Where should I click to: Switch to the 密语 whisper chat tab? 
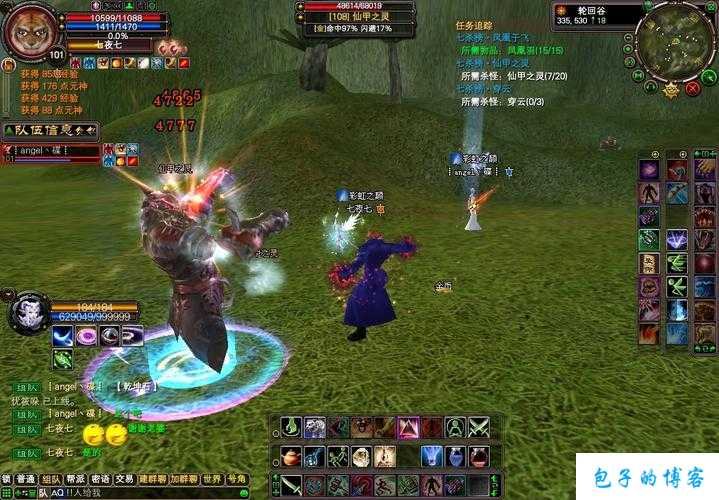(x=101, y=479)
